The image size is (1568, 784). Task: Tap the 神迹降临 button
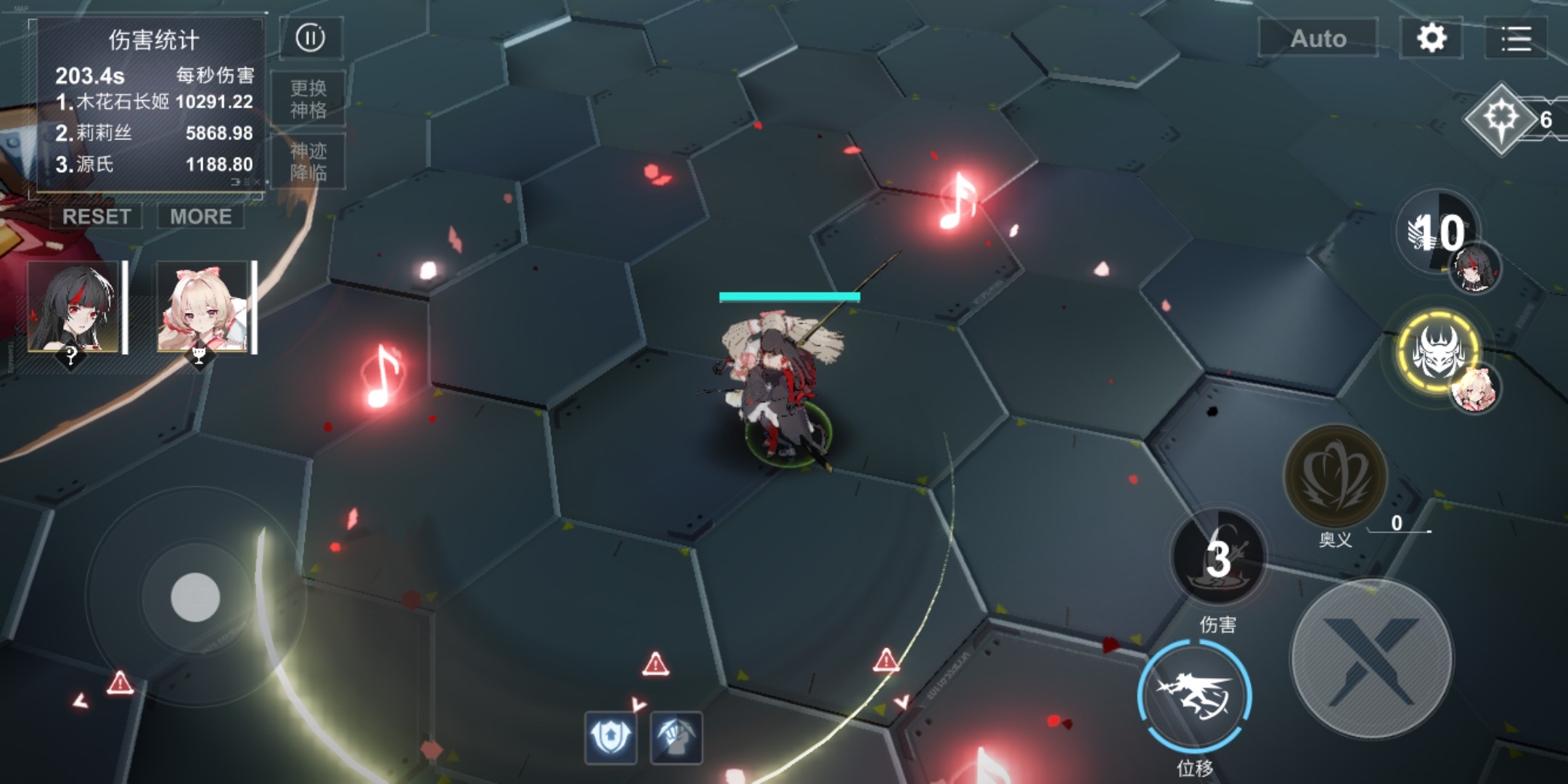click(x=309, y=162)
